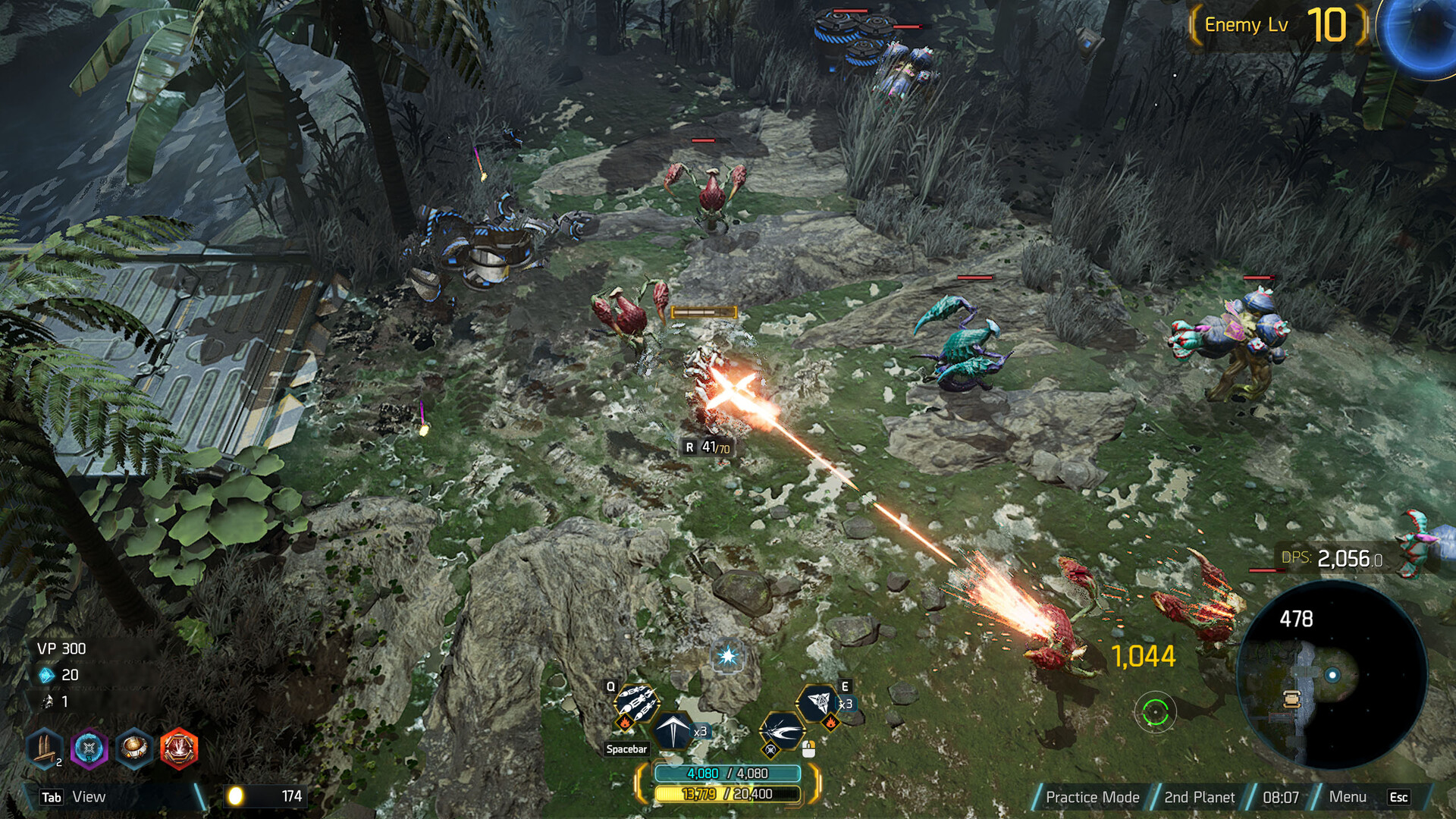This screenshot has height=819, width=1456.
Task: Use the sweeping slash primary attack
Action: (x=781, y=732)
